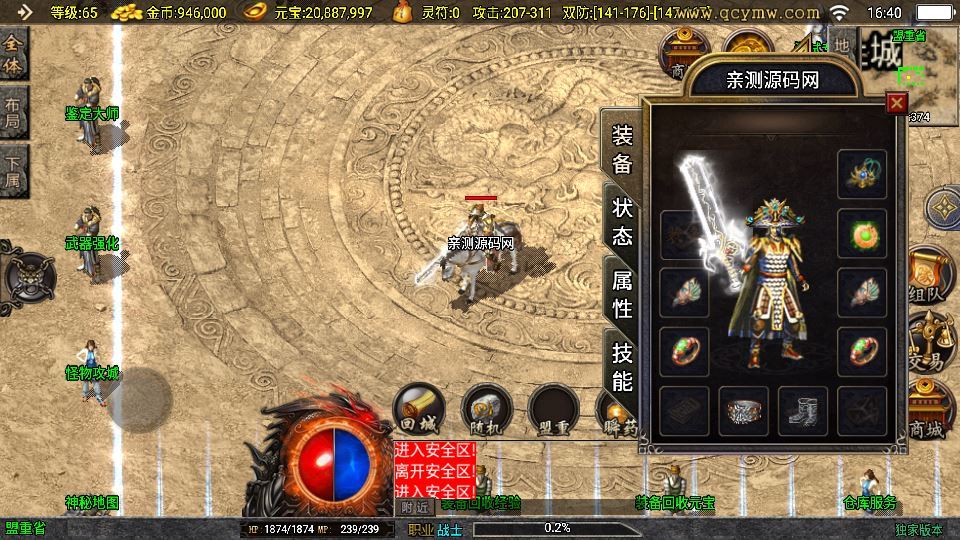Show the 技能 (Skills) tab

tap(622, 366)
